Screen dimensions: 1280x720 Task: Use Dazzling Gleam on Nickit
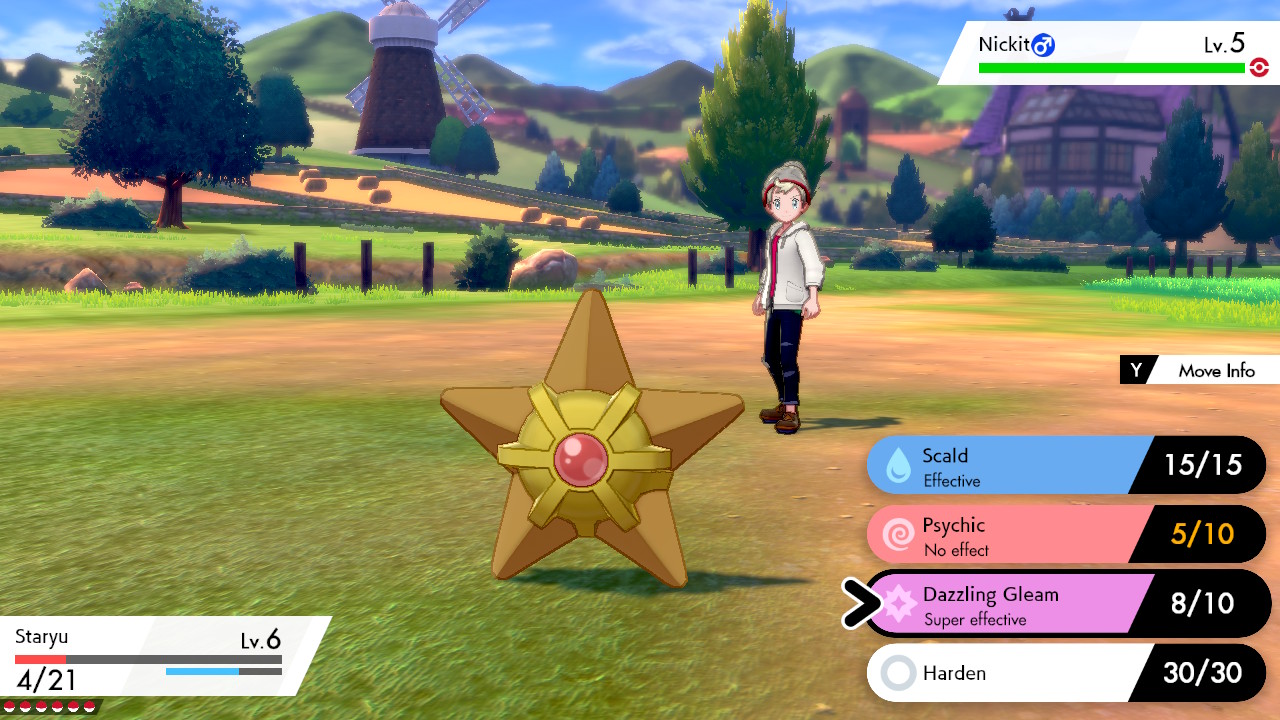tap(1010, 604)
